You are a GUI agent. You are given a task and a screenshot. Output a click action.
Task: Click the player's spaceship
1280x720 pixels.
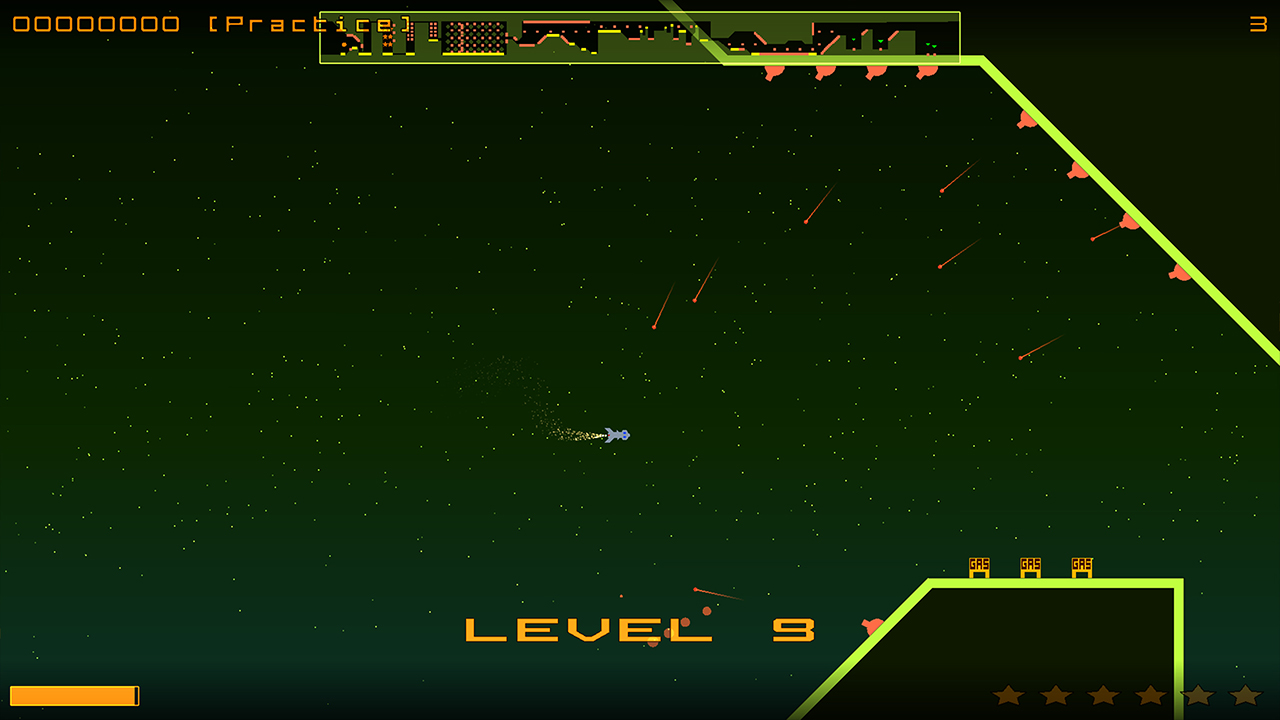[614, 433]
